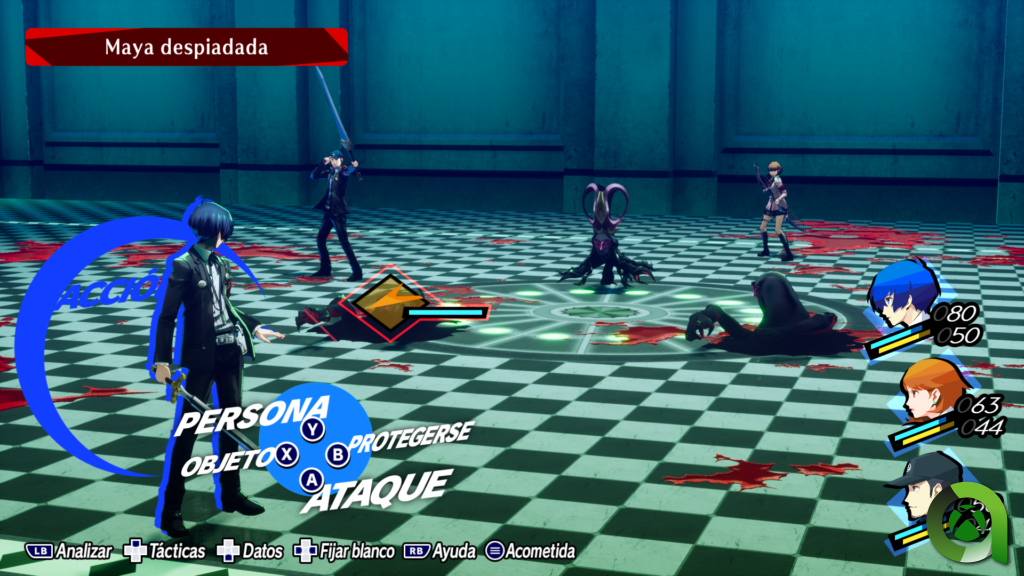Open the Tácticas menu
1024x576 pixels.
click(165, 551)
